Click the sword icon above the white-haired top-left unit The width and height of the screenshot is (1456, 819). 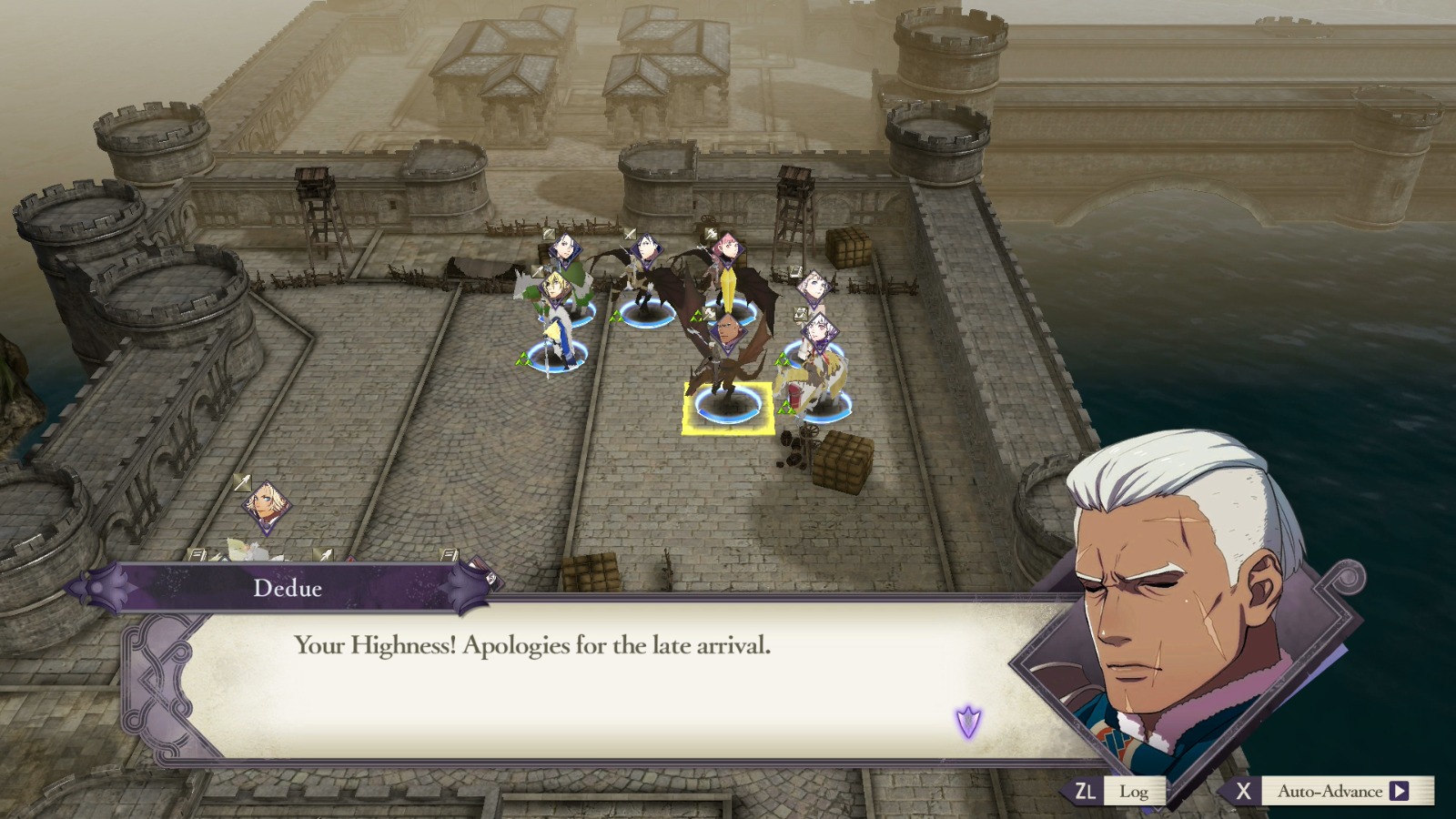pos(548,234)
